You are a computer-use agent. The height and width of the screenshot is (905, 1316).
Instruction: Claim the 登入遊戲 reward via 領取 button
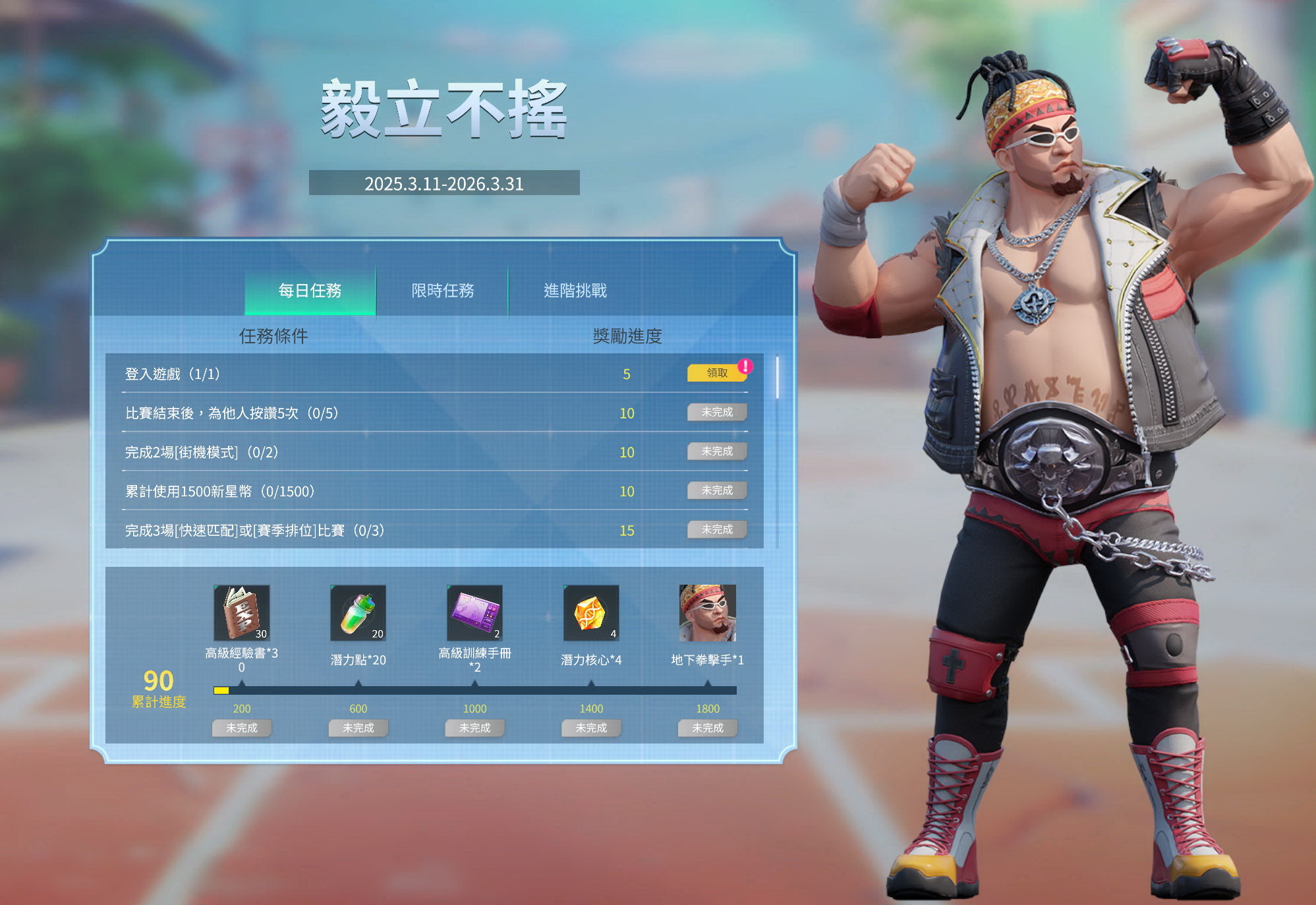coord(716,373)
